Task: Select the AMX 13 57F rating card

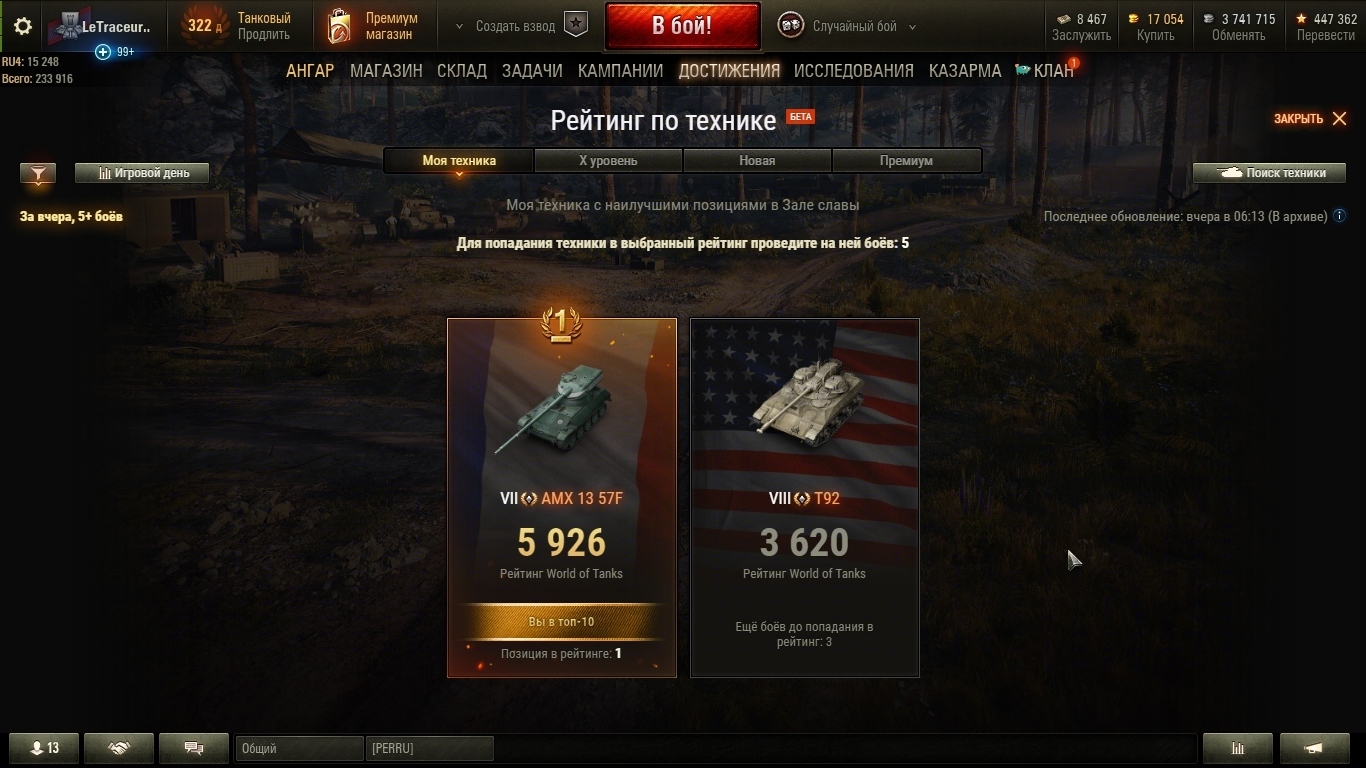Action: point(562,498)
